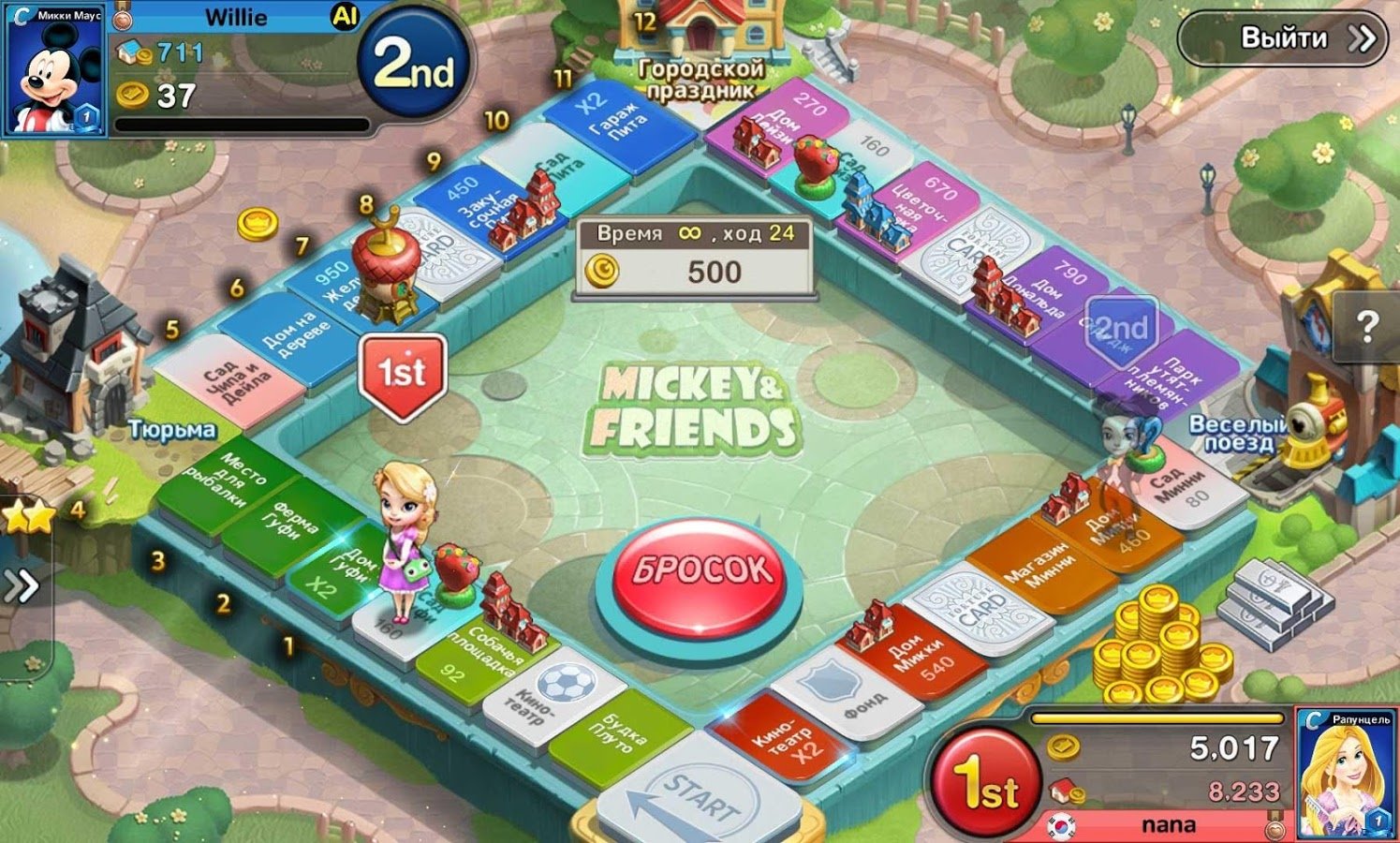
Task: Select the Городской праздник corner tile
Action: 698,56
